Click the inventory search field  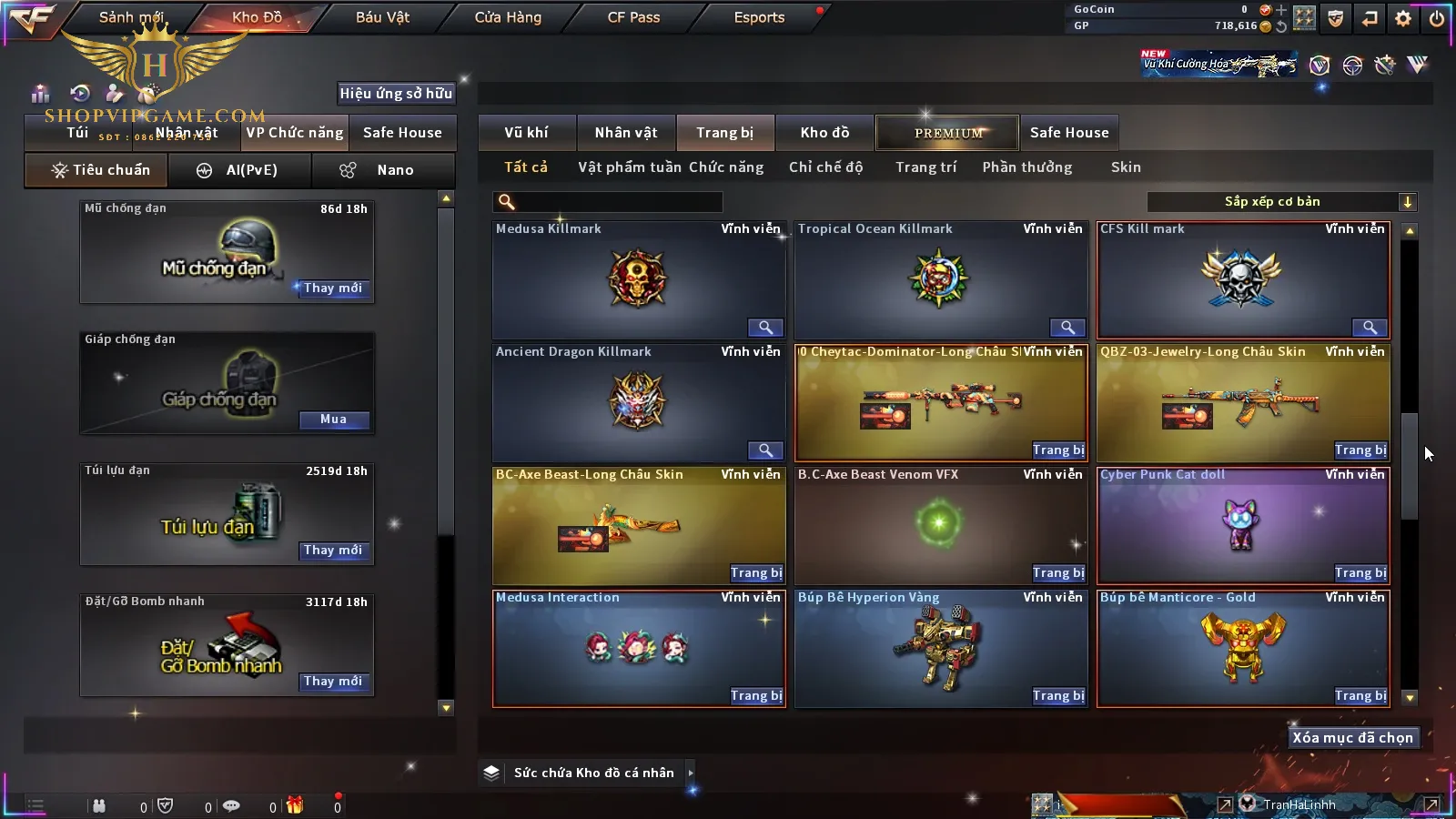click(608, 202)
